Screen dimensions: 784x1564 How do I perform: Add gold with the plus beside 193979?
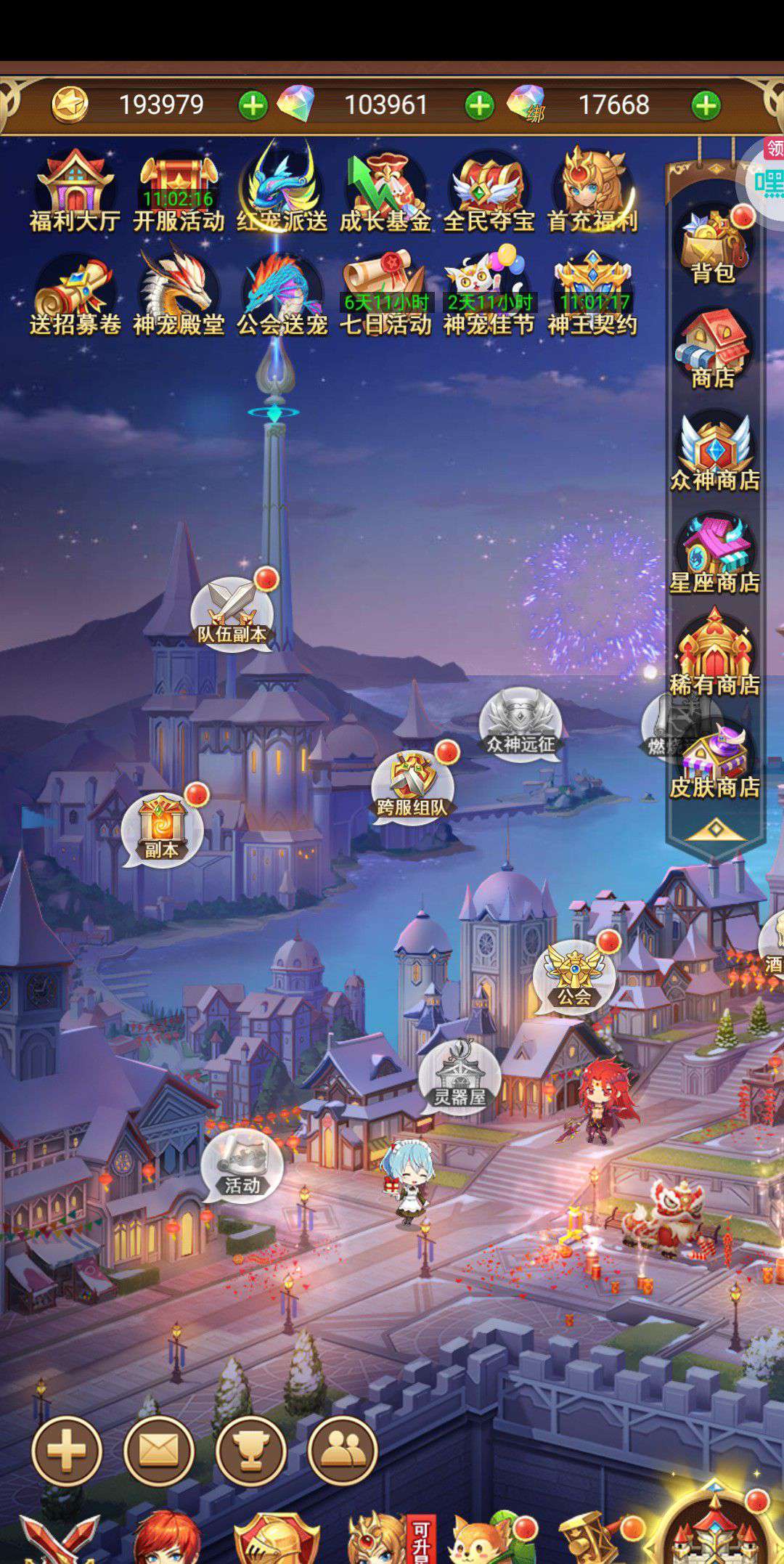253,105
